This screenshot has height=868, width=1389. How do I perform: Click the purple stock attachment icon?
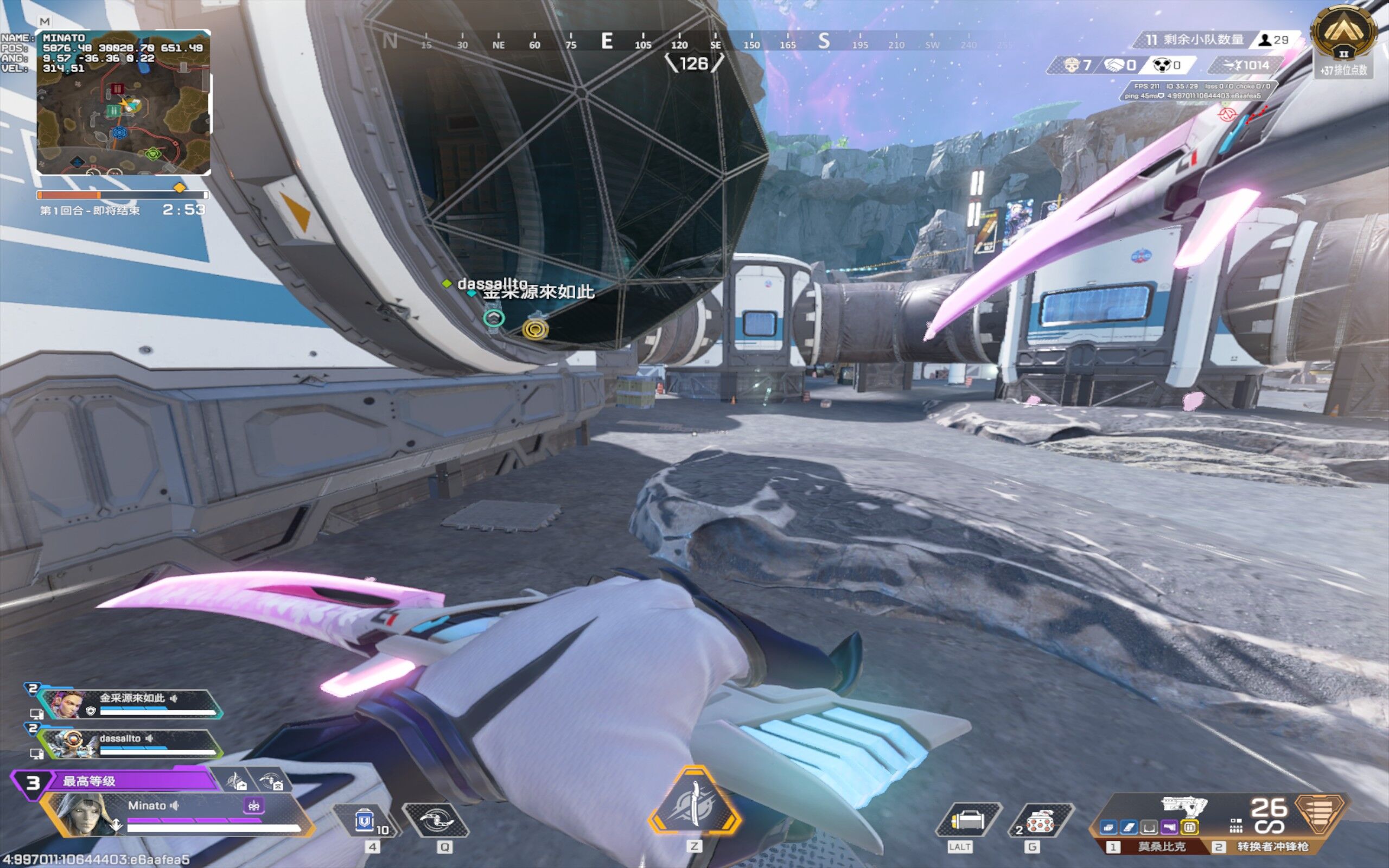(1169, 828)
